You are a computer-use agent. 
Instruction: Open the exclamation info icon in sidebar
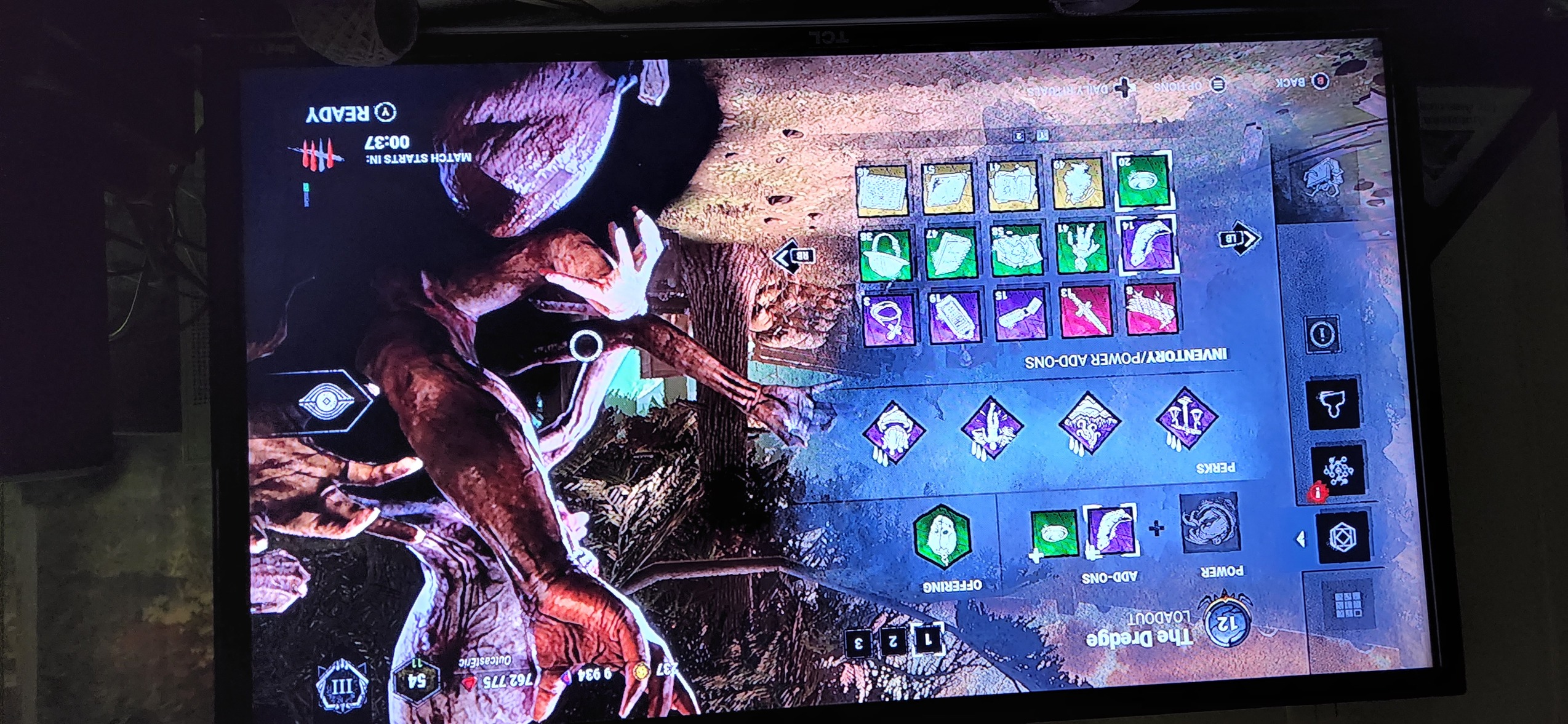tap(1322, 334)
